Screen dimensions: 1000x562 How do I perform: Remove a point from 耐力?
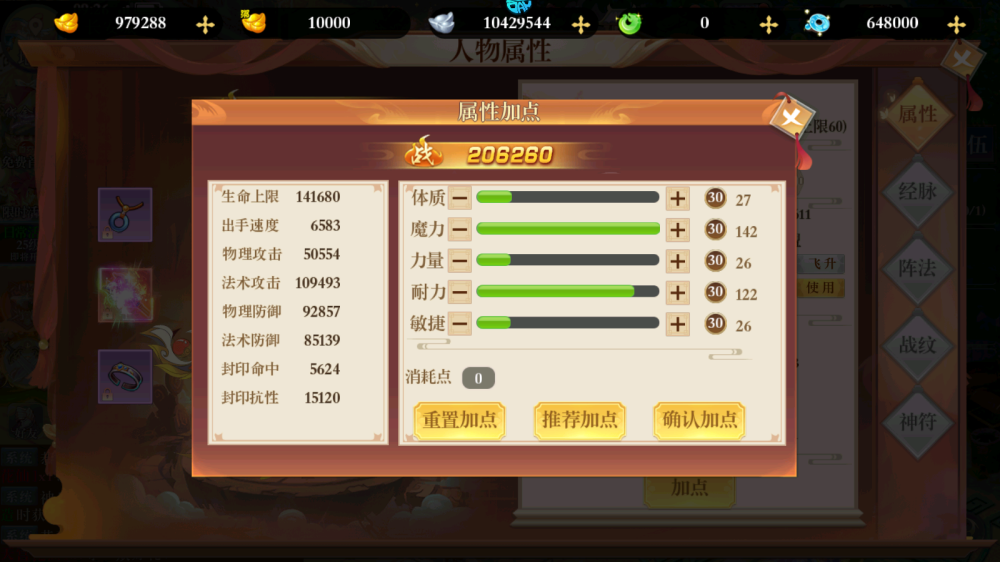[x=460, y=292]
